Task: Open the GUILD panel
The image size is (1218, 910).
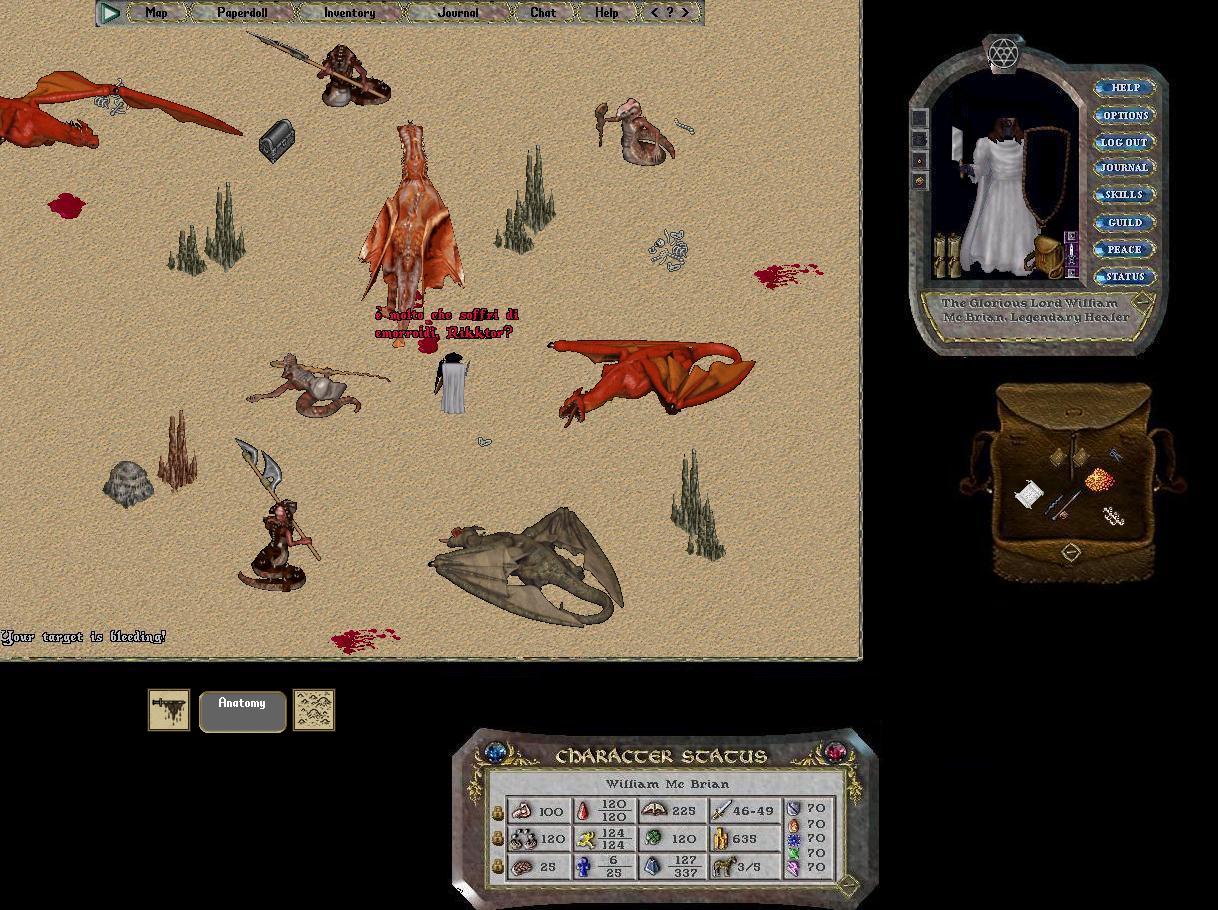Action: (1125, 222)
